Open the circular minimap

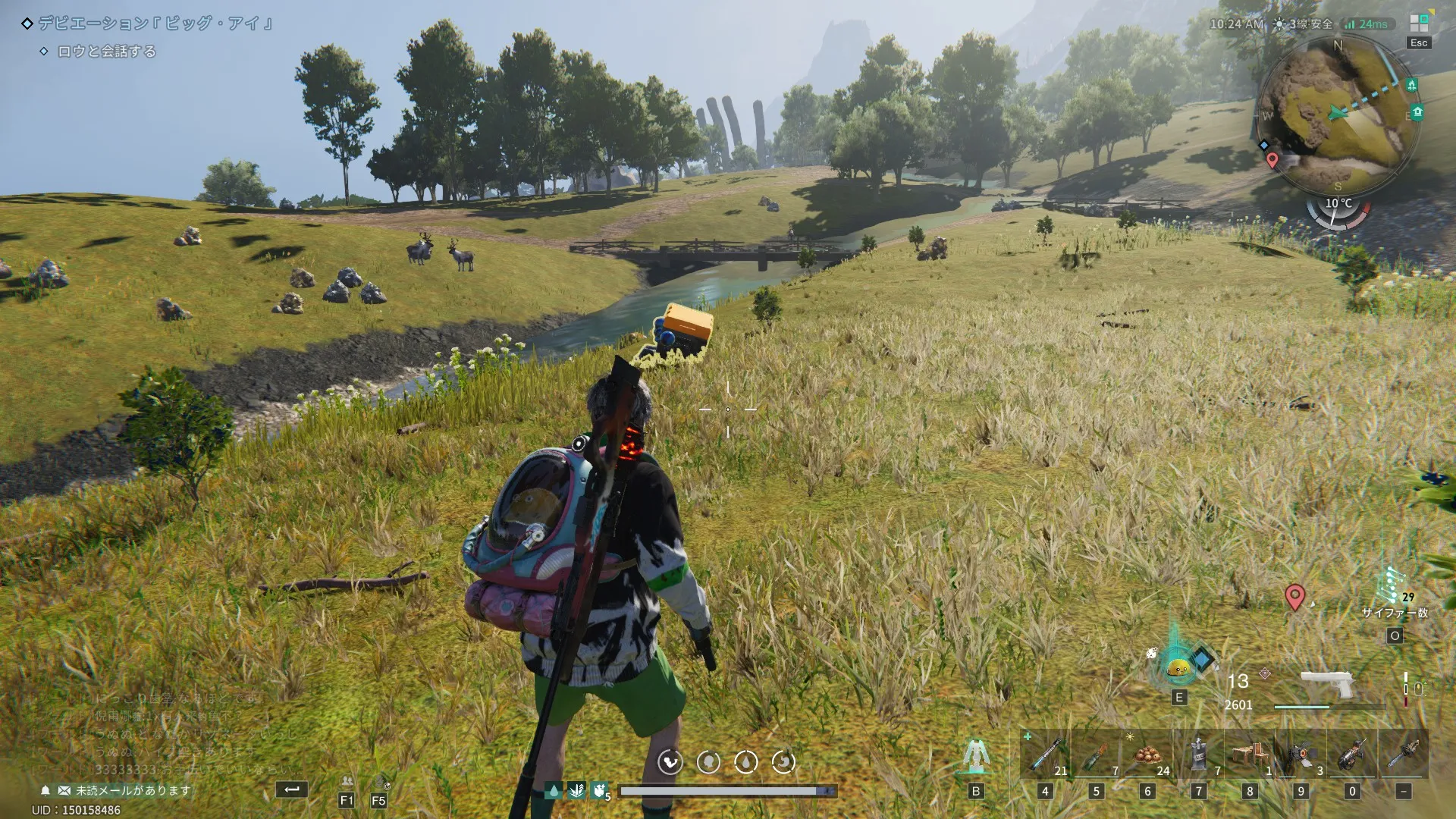pyautogui.click(x=1336, y=114)
